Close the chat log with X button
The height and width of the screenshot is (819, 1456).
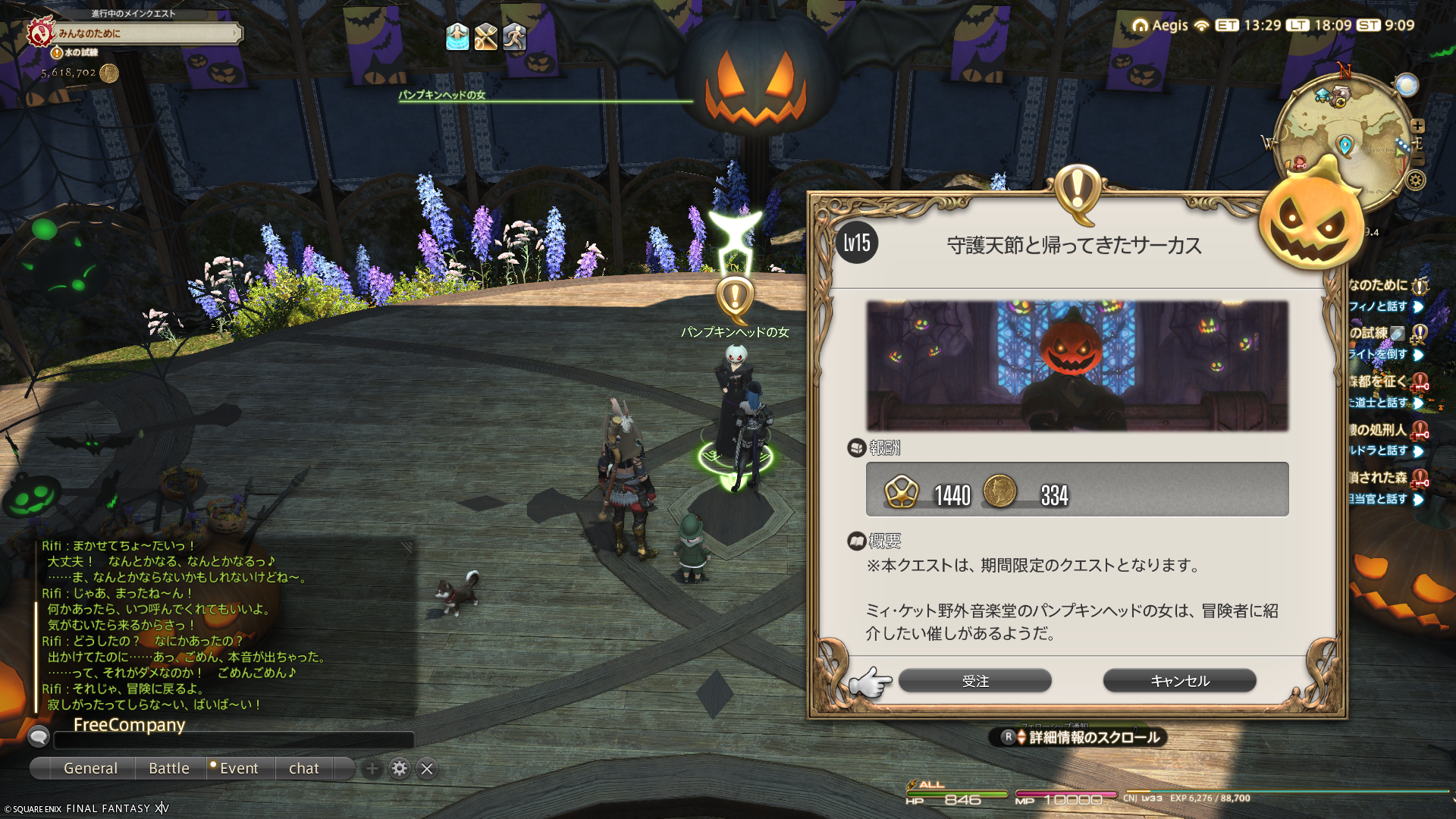(427, 768)
